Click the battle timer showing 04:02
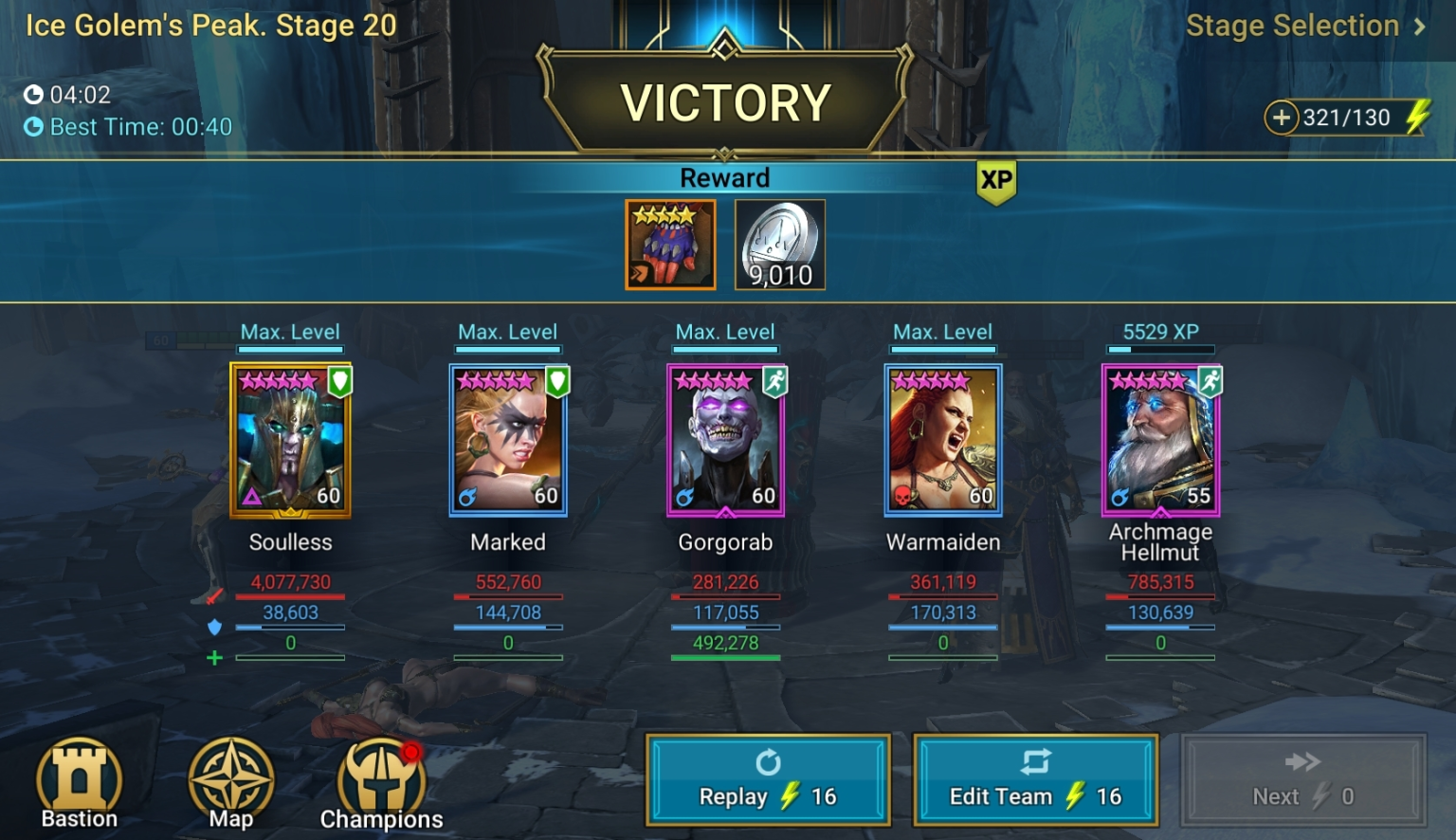Image resolution: width=1456 pixels, height=840 pixels. pyautogui.click(x=66, y=95)
